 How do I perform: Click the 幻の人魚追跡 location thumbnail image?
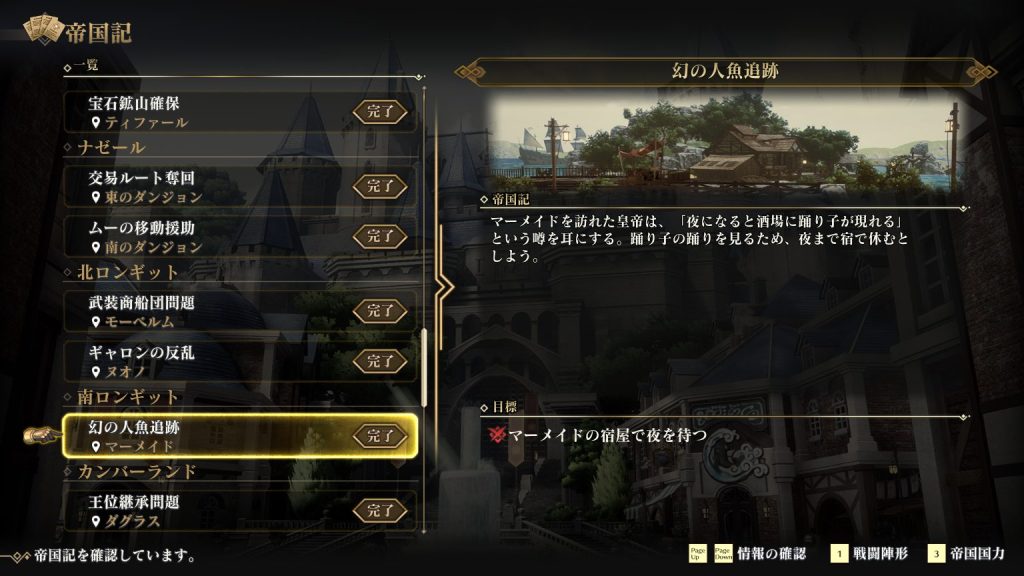pos(724,142)
